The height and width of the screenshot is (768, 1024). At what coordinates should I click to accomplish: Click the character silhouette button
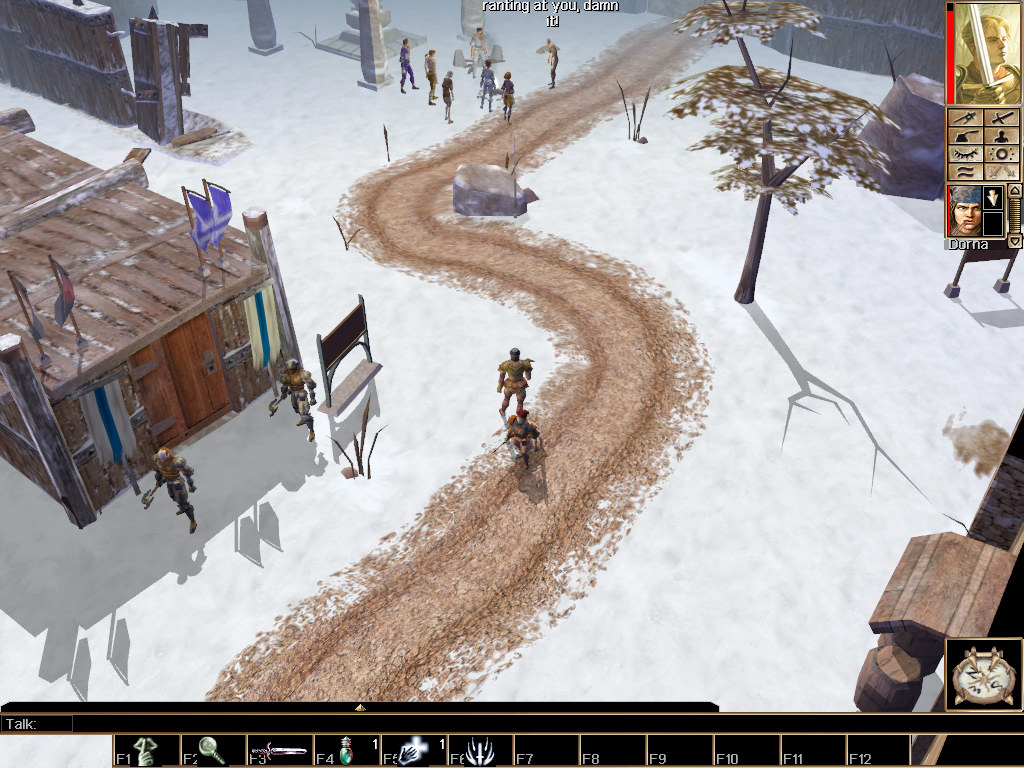(x=1002, y=136)
